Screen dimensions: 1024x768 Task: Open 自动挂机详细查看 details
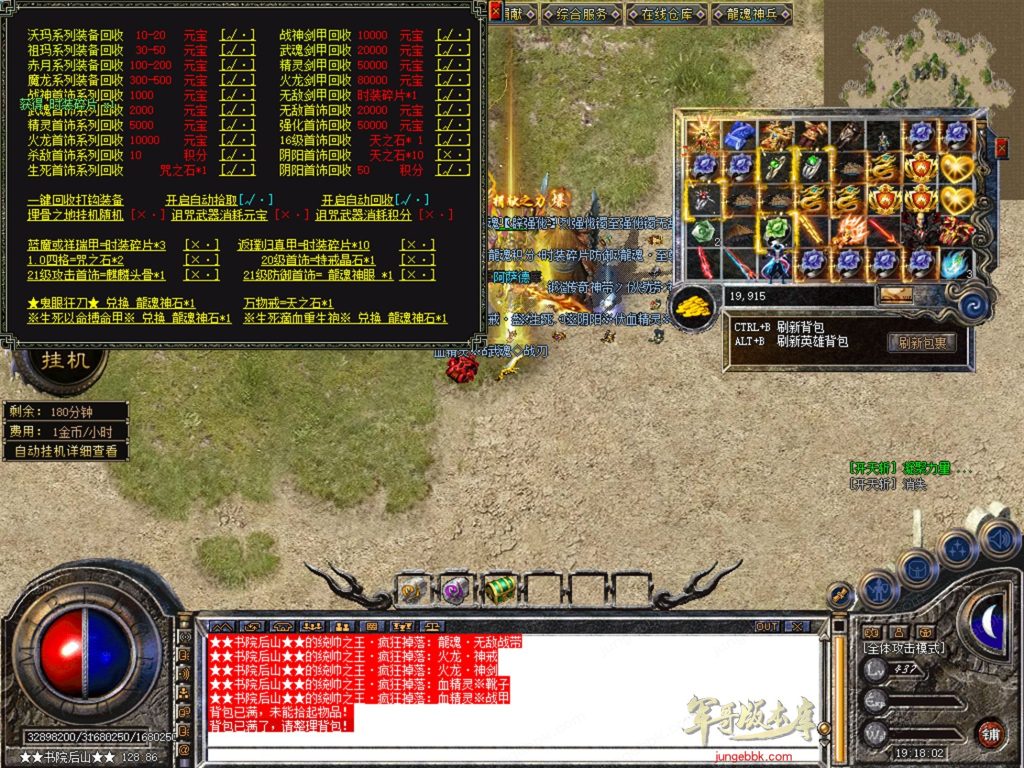(66, 451)
